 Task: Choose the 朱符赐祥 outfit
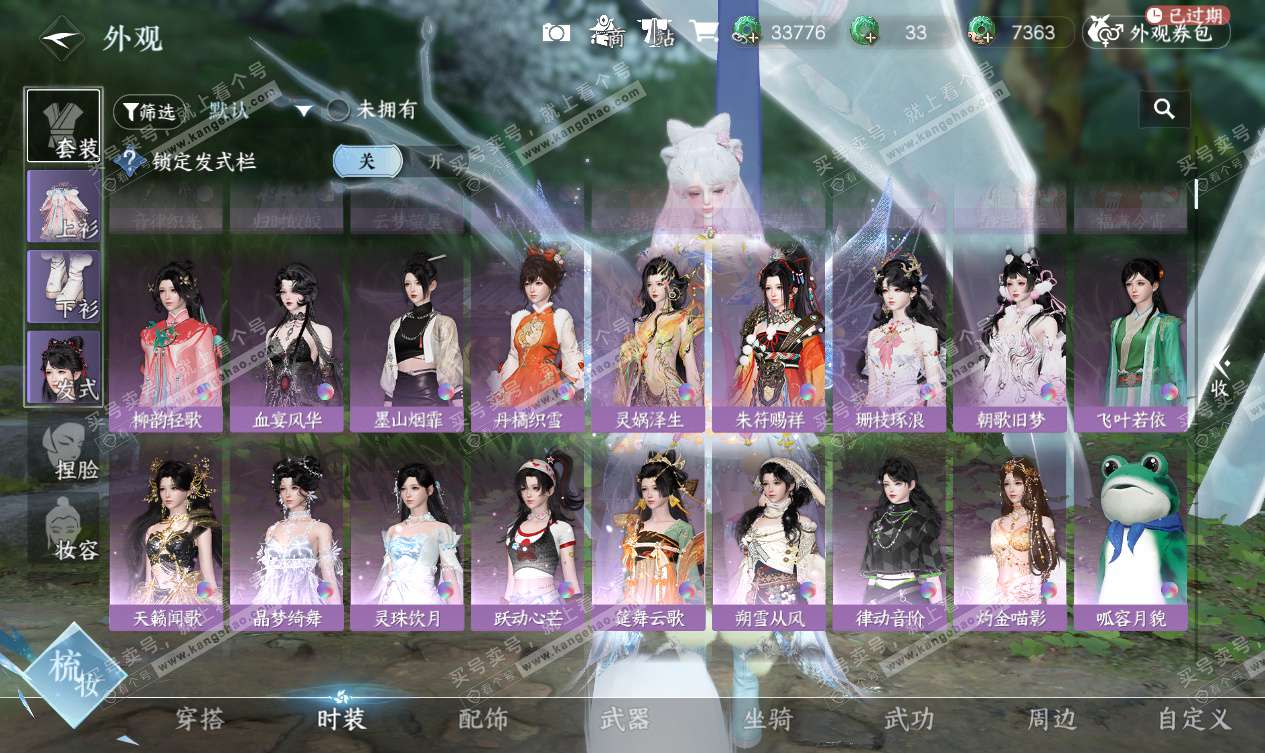(768, 340)
